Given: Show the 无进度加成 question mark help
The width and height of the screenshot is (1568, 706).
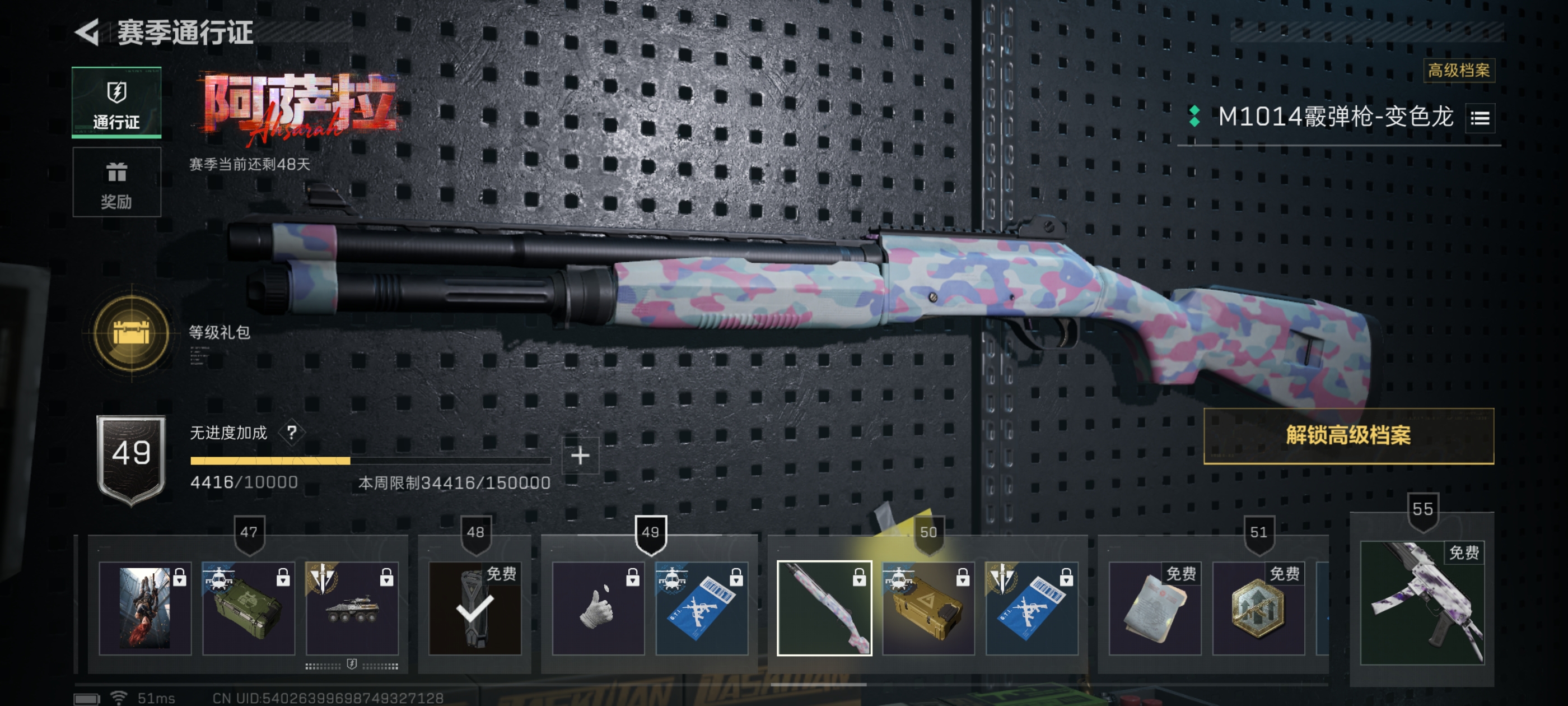Looking at the screenshot, I should (292, 433).
